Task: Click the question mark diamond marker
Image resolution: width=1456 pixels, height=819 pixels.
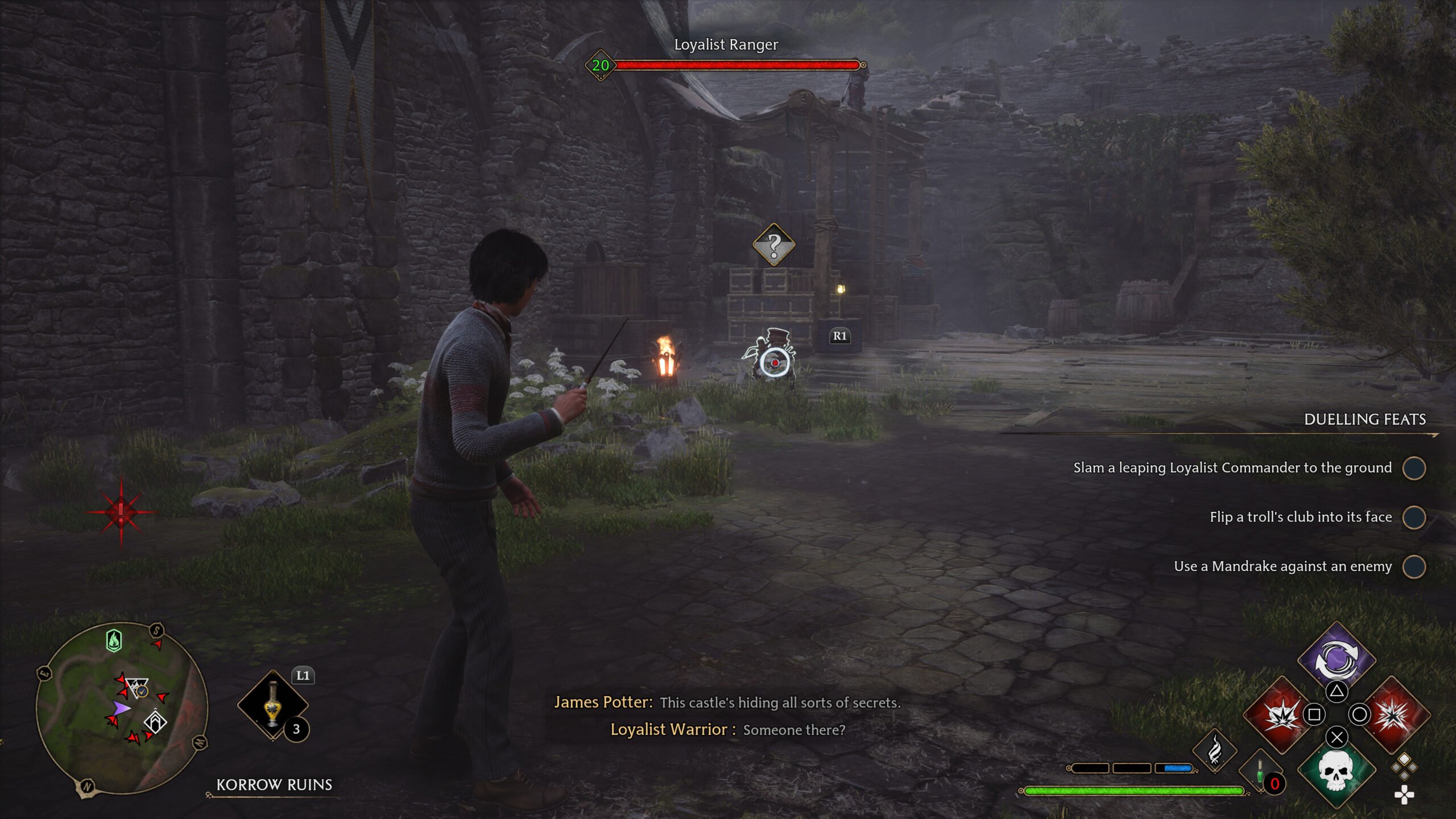Action: click(773, 245)
